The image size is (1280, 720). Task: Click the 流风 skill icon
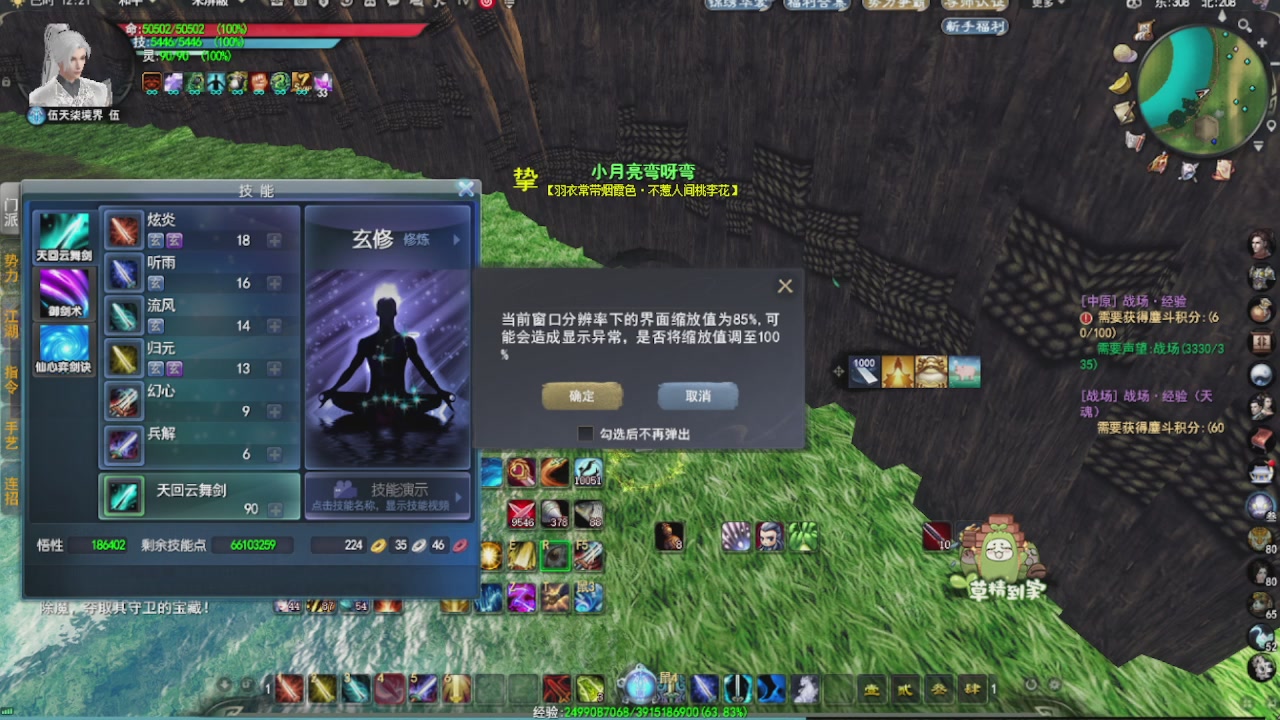coord(122,308)
